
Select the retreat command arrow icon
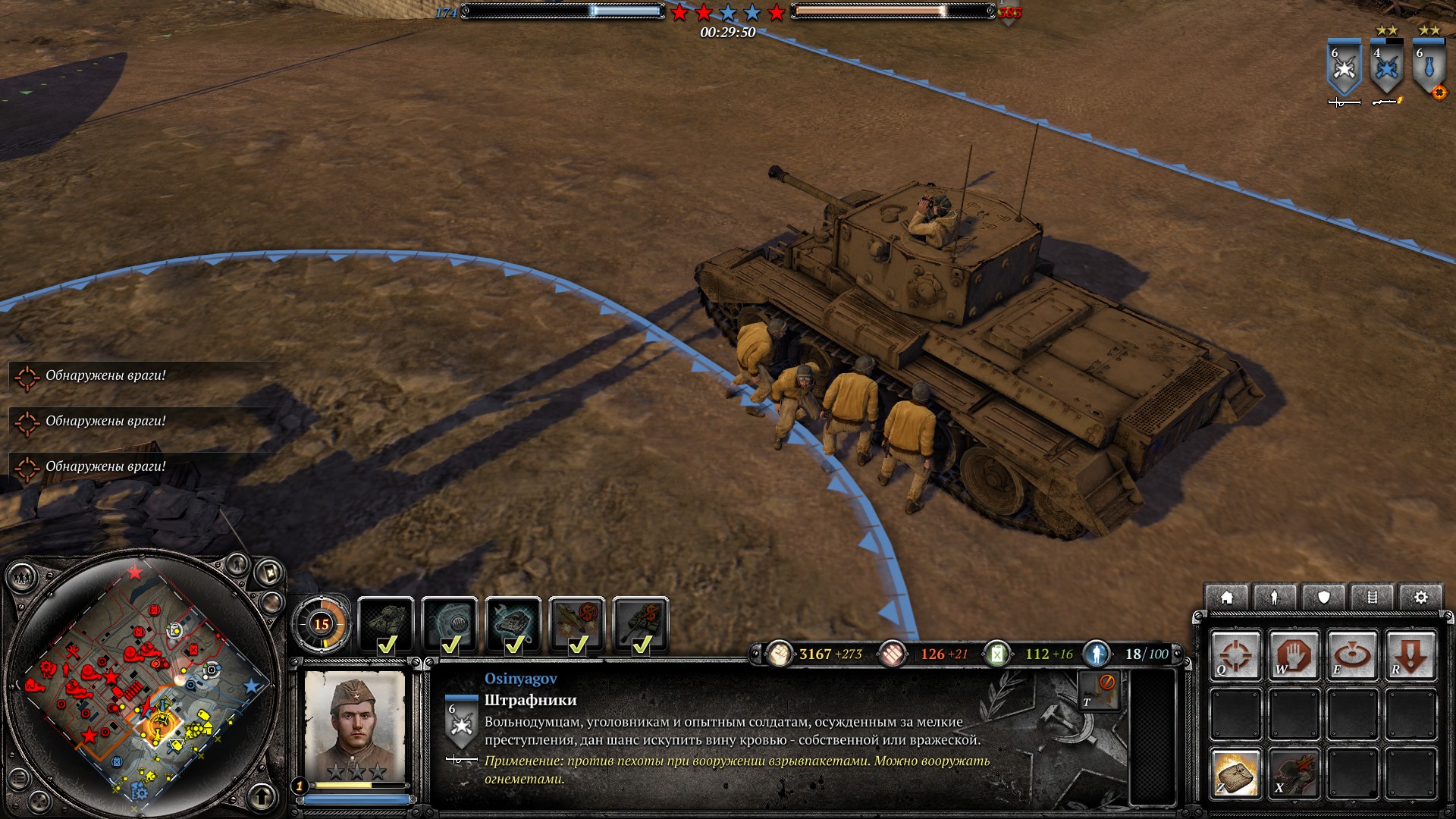click(1410, 655)
